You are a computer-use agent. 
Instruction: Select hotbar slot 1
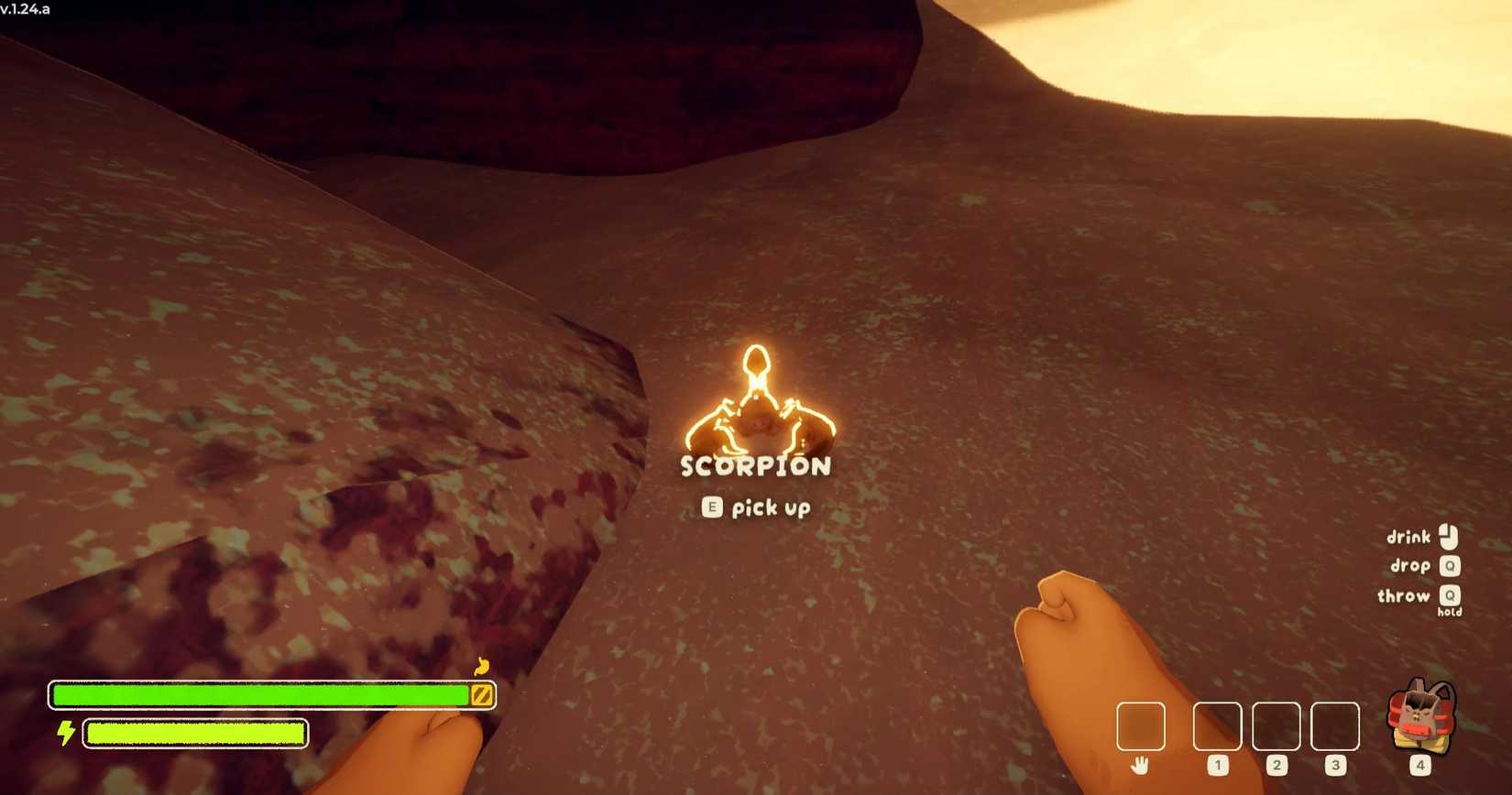click(1217, 726)
